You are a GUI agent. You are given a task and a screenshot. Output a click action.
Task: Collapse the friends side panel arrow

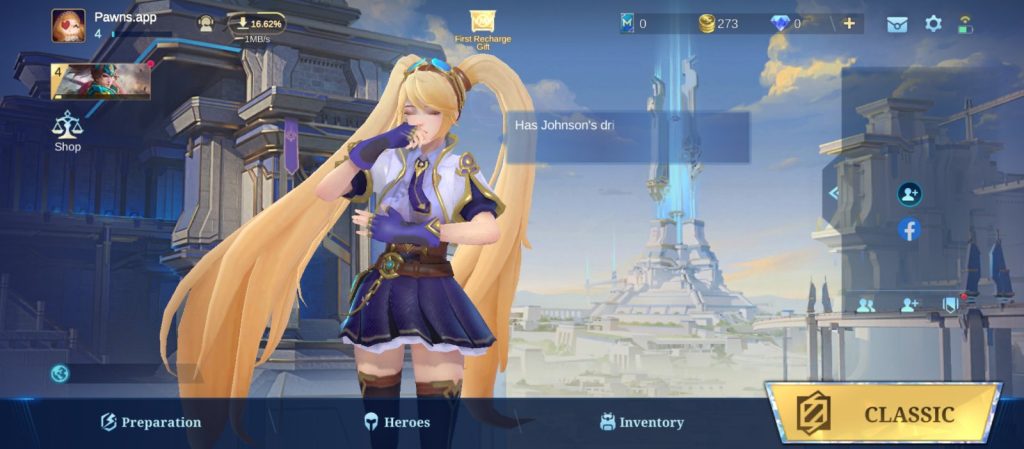pyautogui.click(x=833, y=193)
